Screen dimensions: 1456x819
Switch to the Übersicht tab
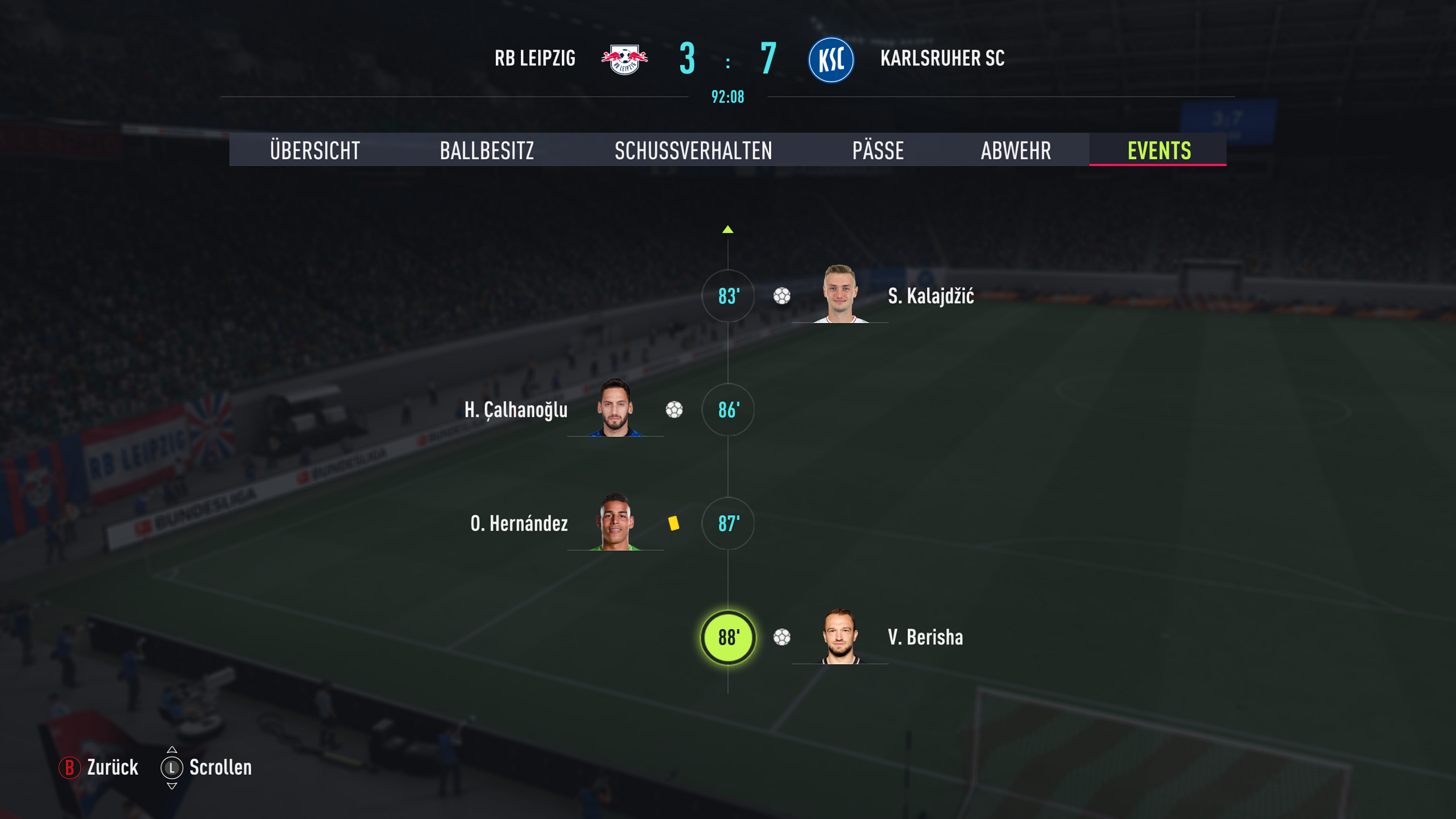pyautogui.click(x=315, y=151)
